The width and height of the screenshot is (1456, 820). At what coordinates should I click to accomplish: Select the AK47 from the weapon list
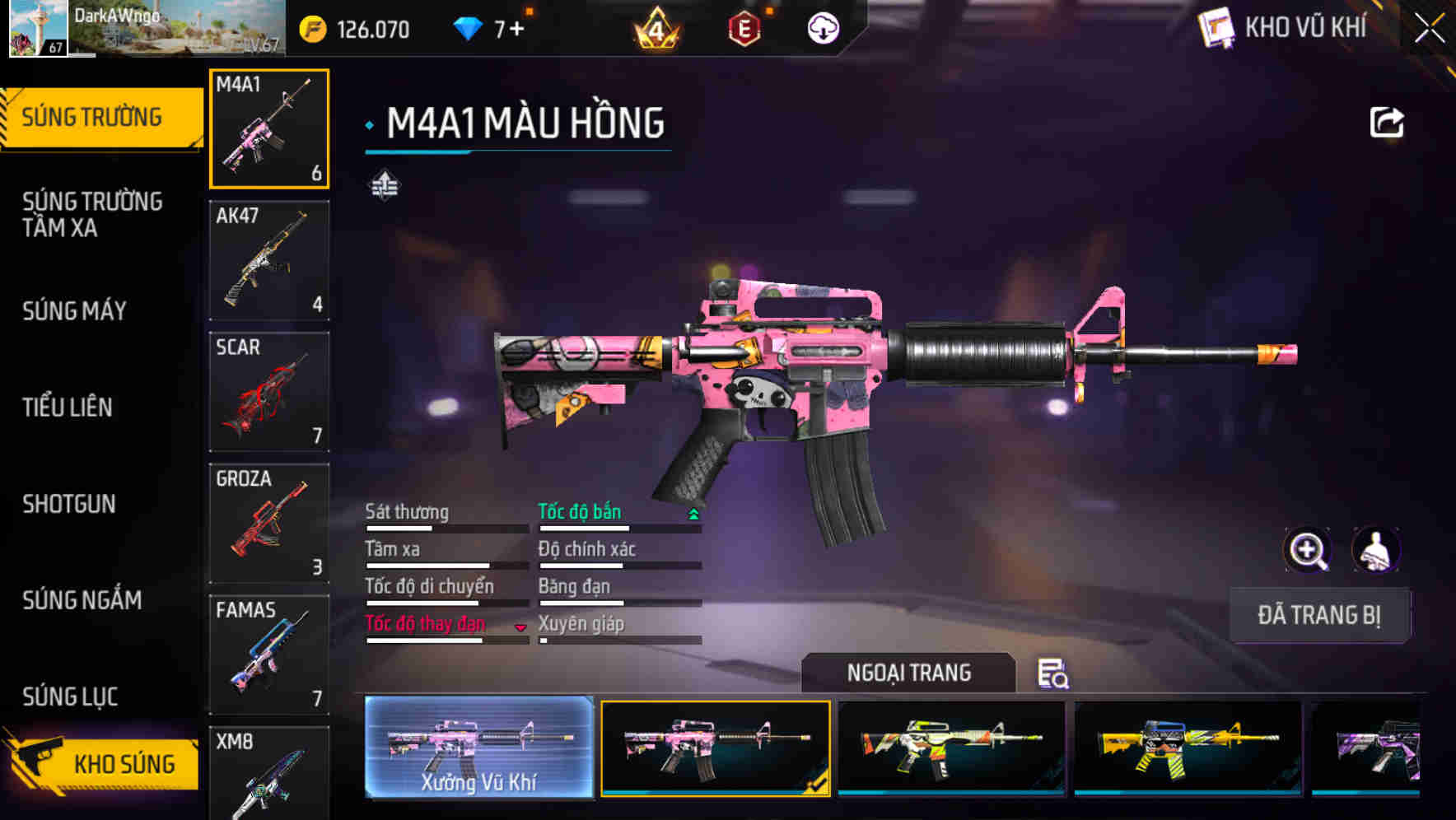tap(269, 259)
